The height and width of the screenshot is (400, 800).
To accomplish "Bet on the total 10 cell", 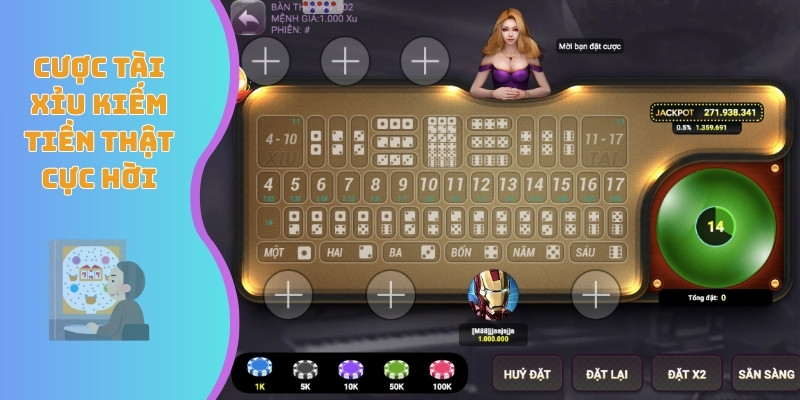I will (x=428, y=185).
